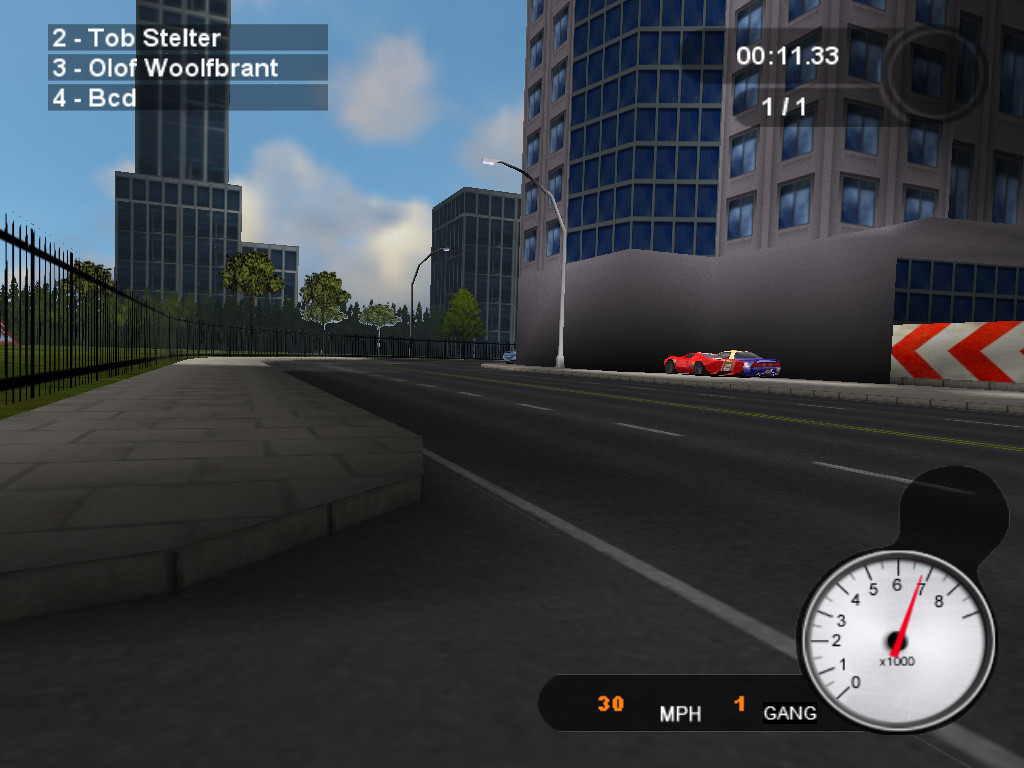Select Tob Stelter in the standings list
The image size is (1024, 768).
coord(187,38)
